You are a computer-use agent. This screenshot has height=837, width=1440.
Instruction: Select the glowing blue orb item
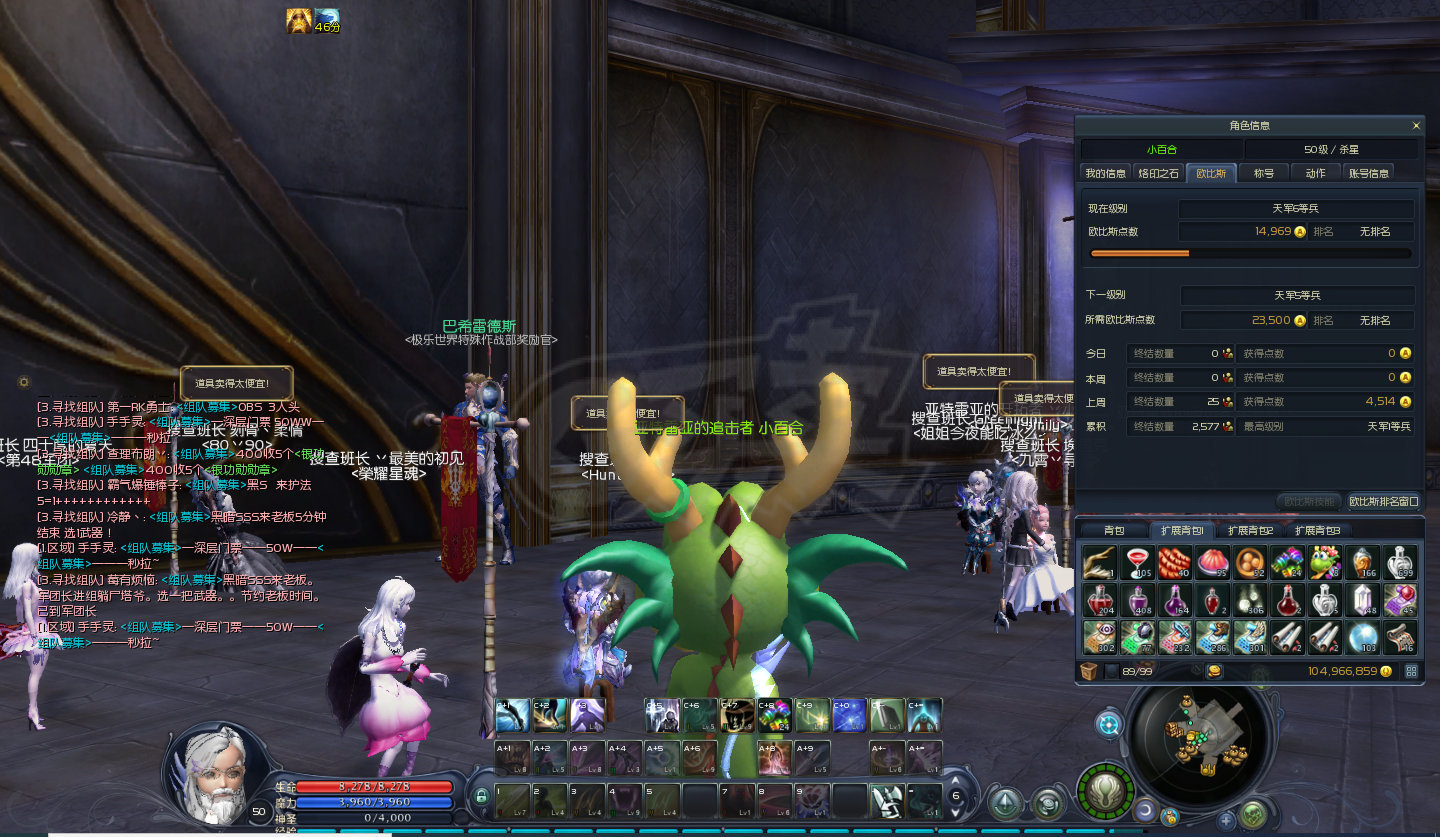point(1361,637)
